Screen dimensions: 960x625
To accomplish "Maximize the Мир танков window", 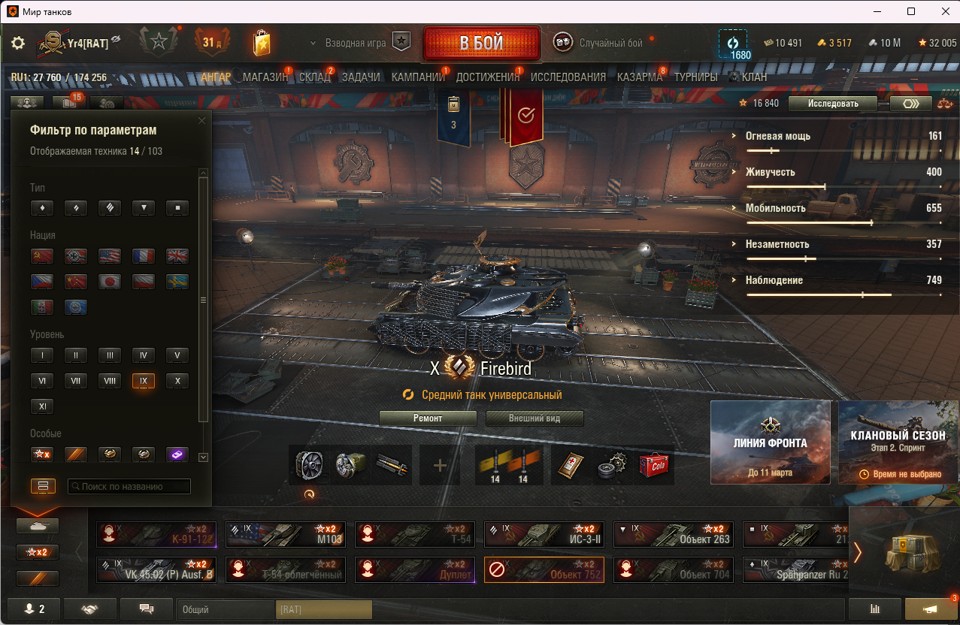I will 911,11.
